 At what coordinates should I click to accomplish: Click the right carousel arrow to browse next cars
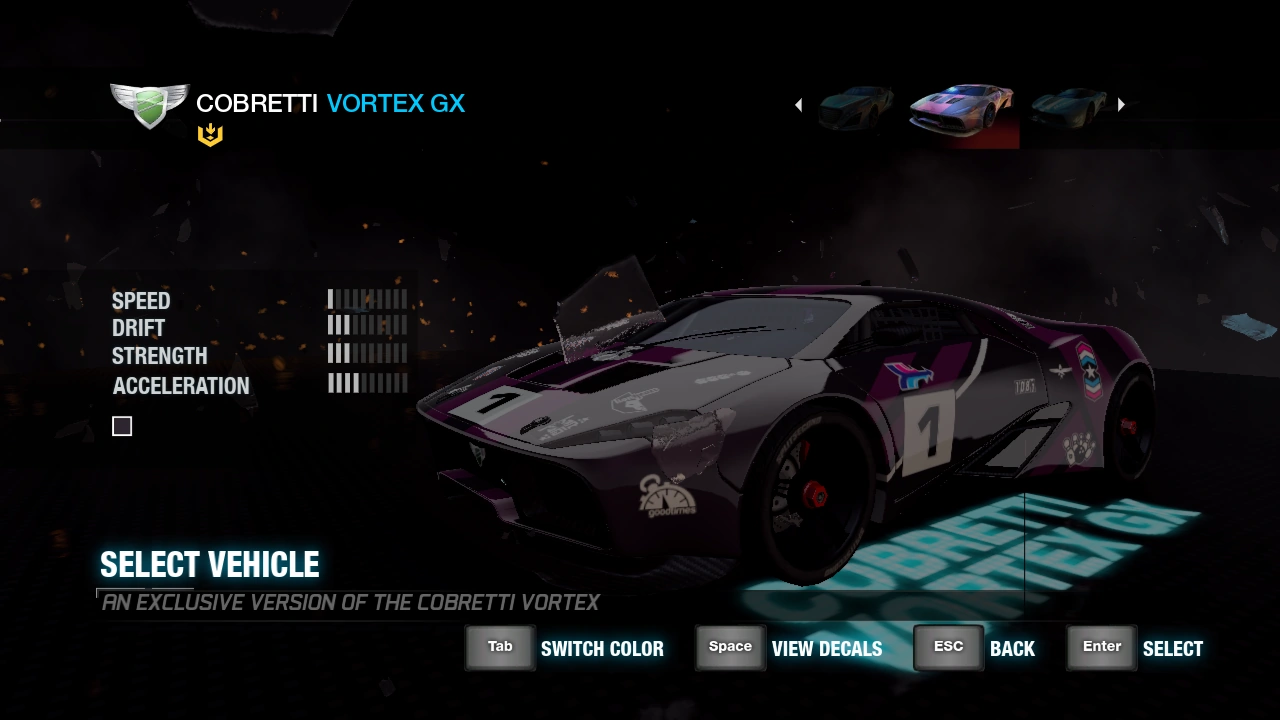(1121, 104)
